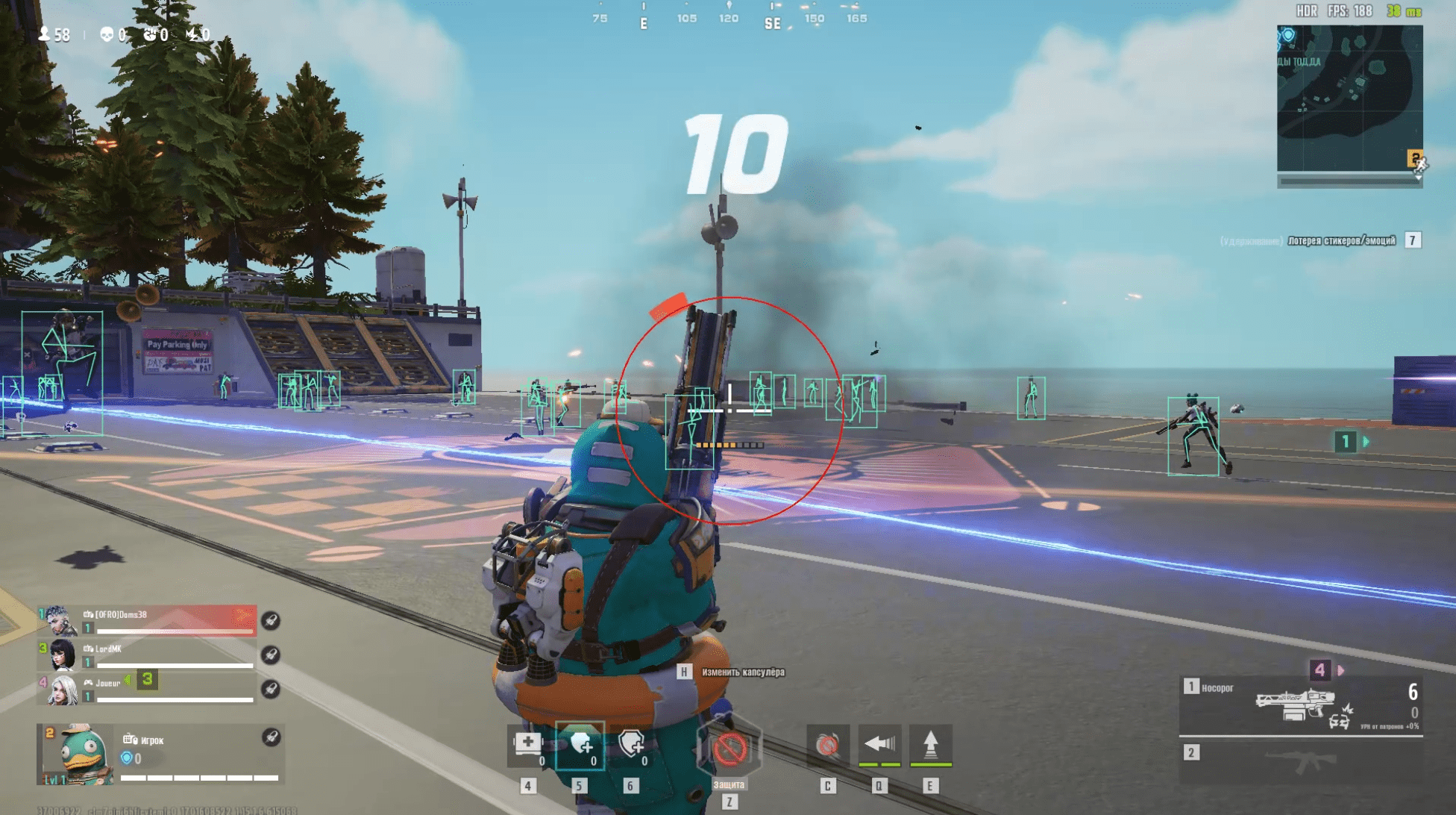Select the outlined shield booster slot
Screen dimensions: 1456x815
pyautogui.click(x=631, y=745)
